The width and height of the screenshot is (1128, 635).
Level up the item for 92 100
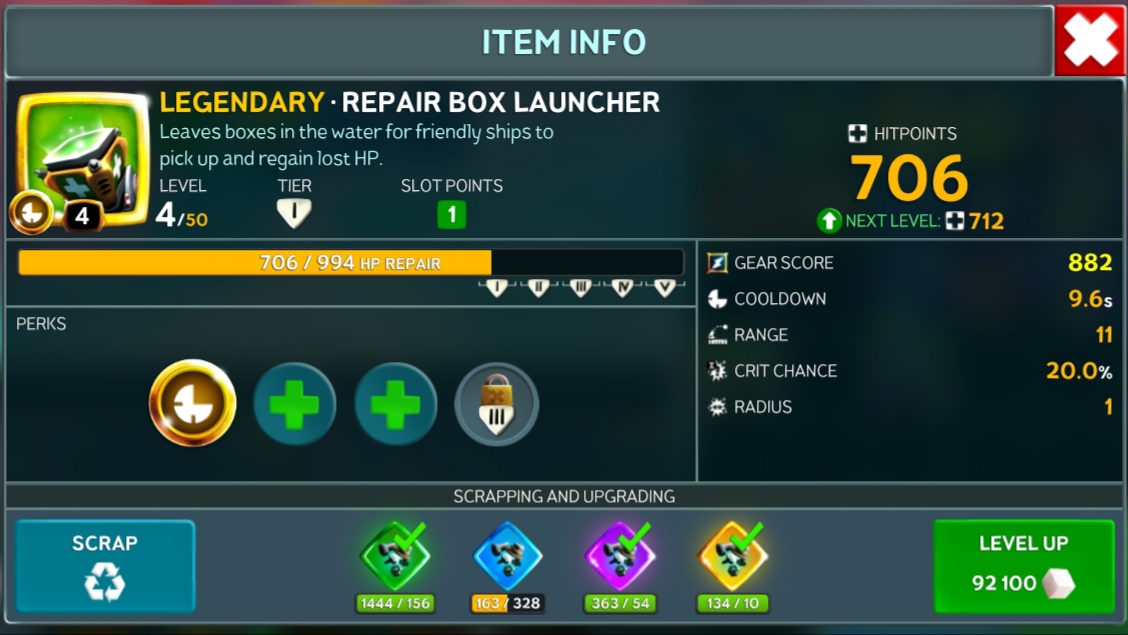pyautogui.click(x=1023, y=565)
